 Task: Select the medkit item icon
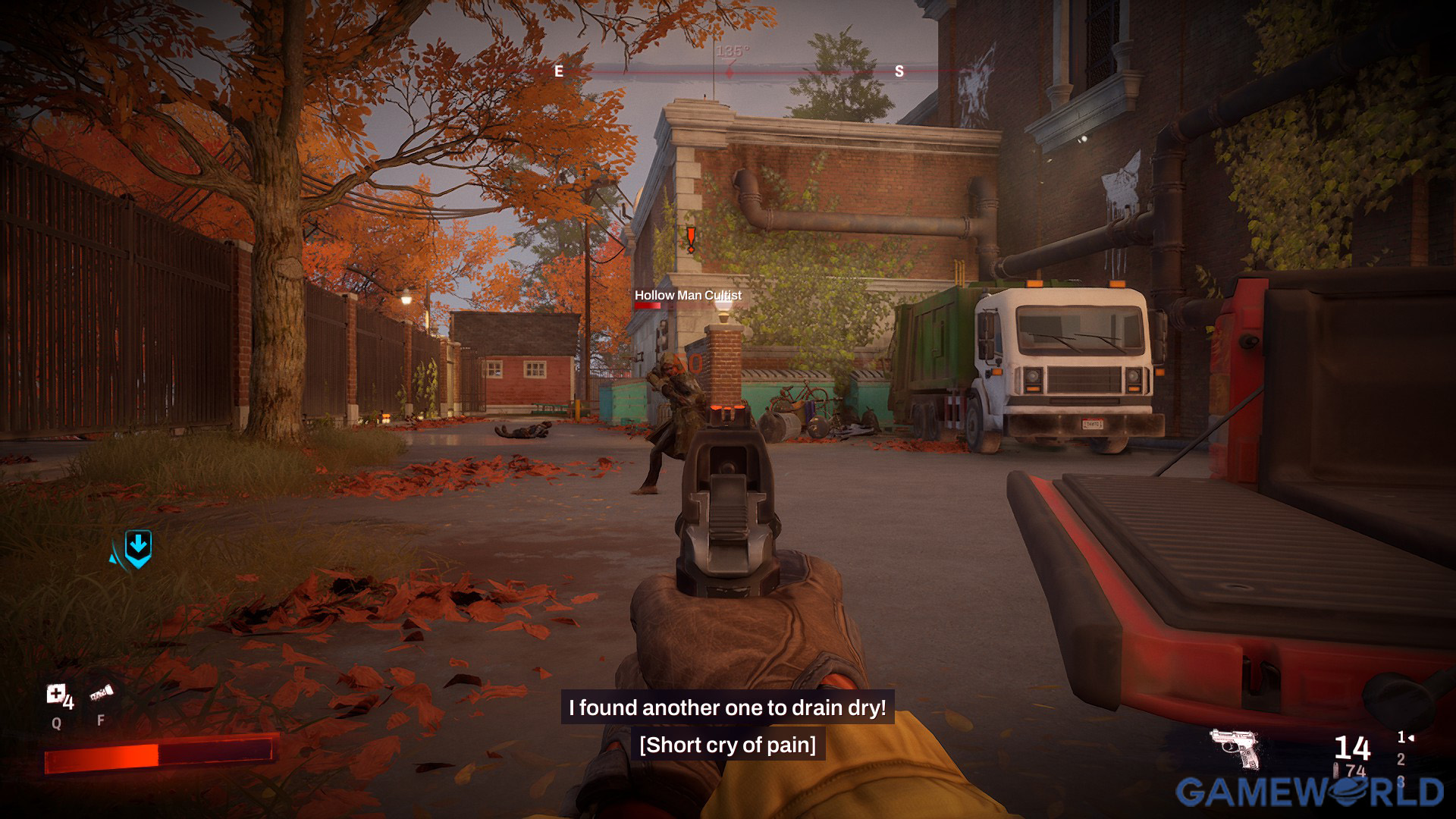pyautogui.click(x=55, y=694)
